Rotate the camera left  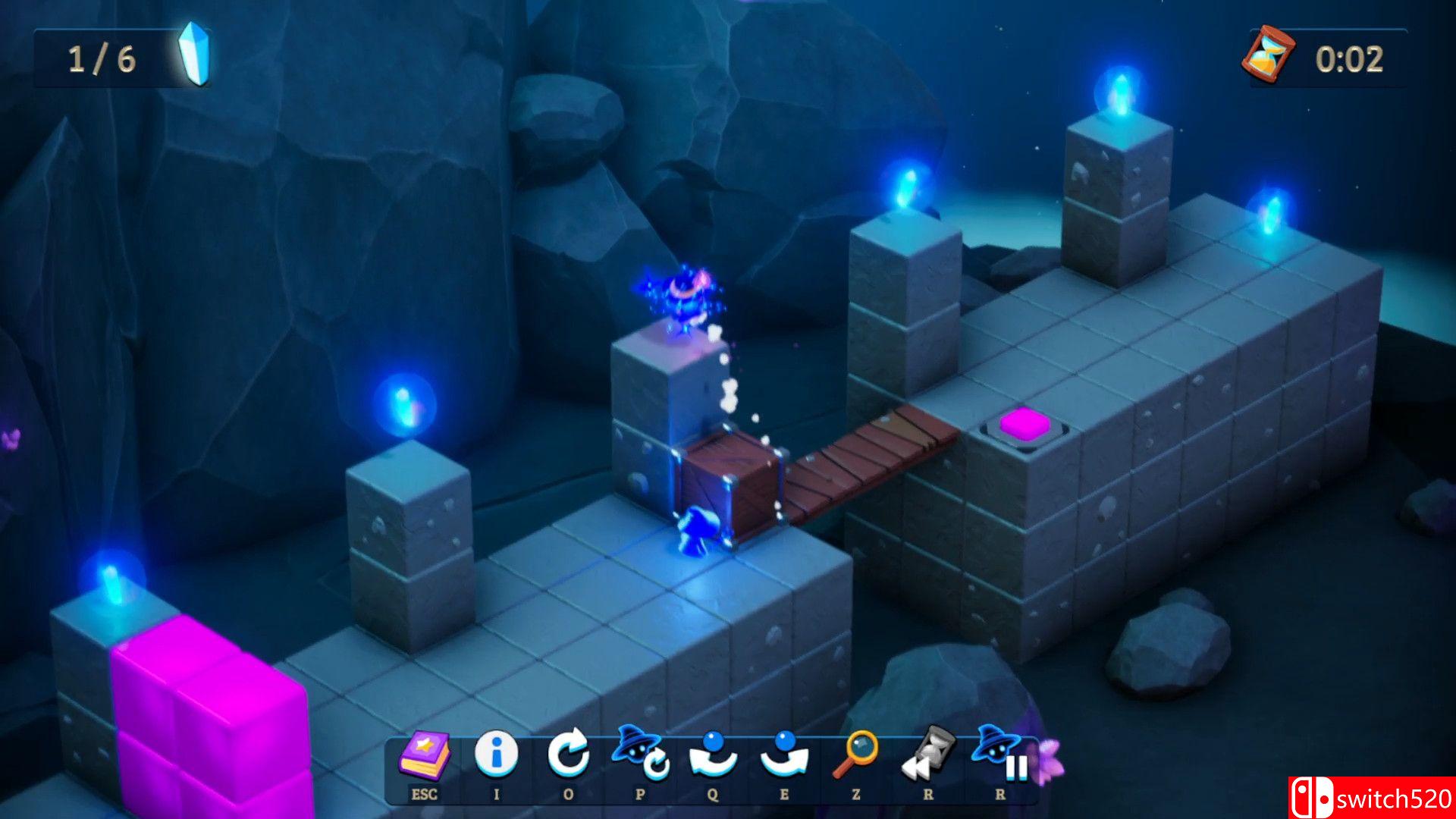pyautogui.click(x=713, y=755)
